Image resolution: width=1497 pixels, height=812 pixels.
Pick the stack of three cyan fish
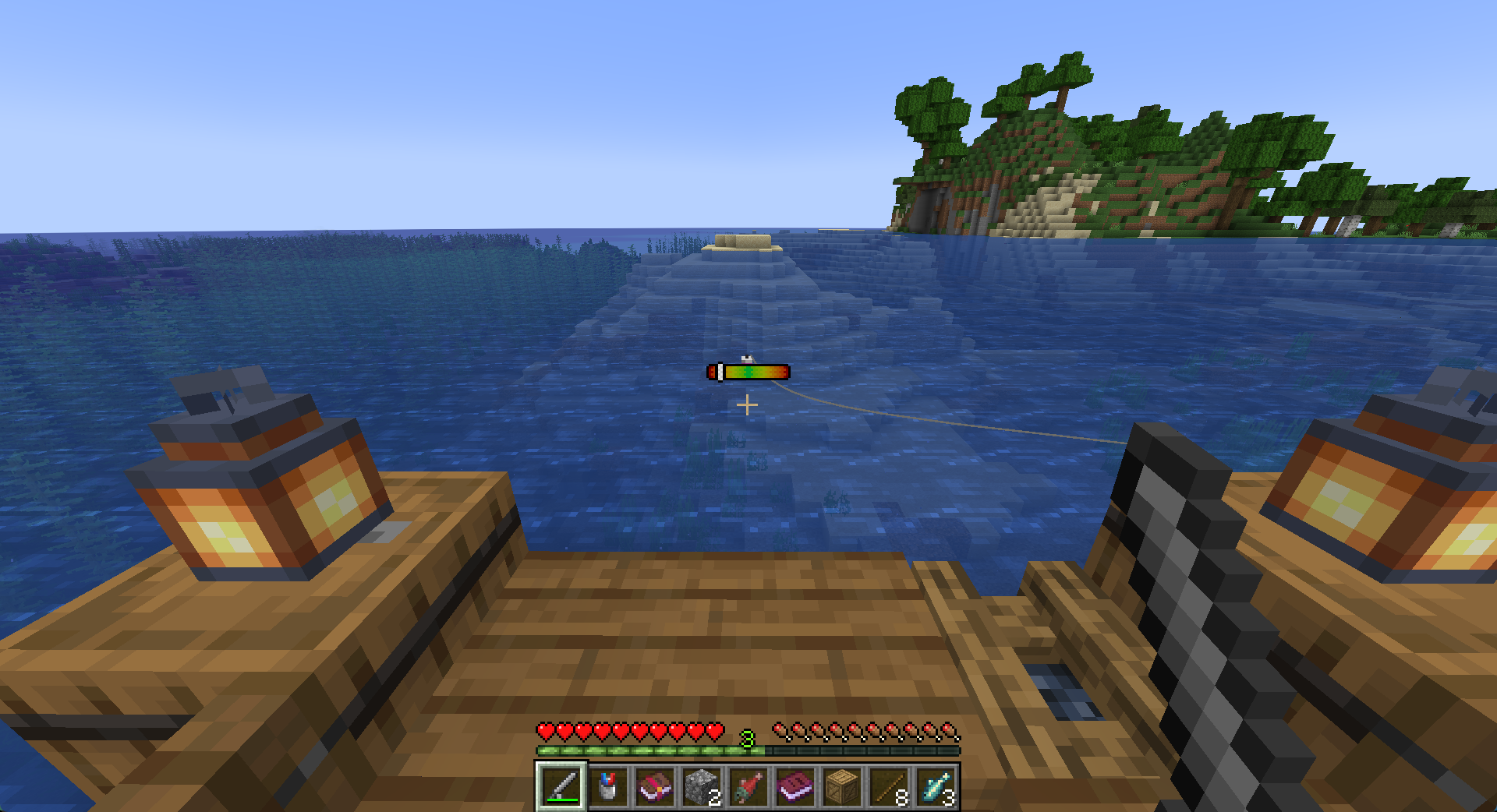[936, 786]
